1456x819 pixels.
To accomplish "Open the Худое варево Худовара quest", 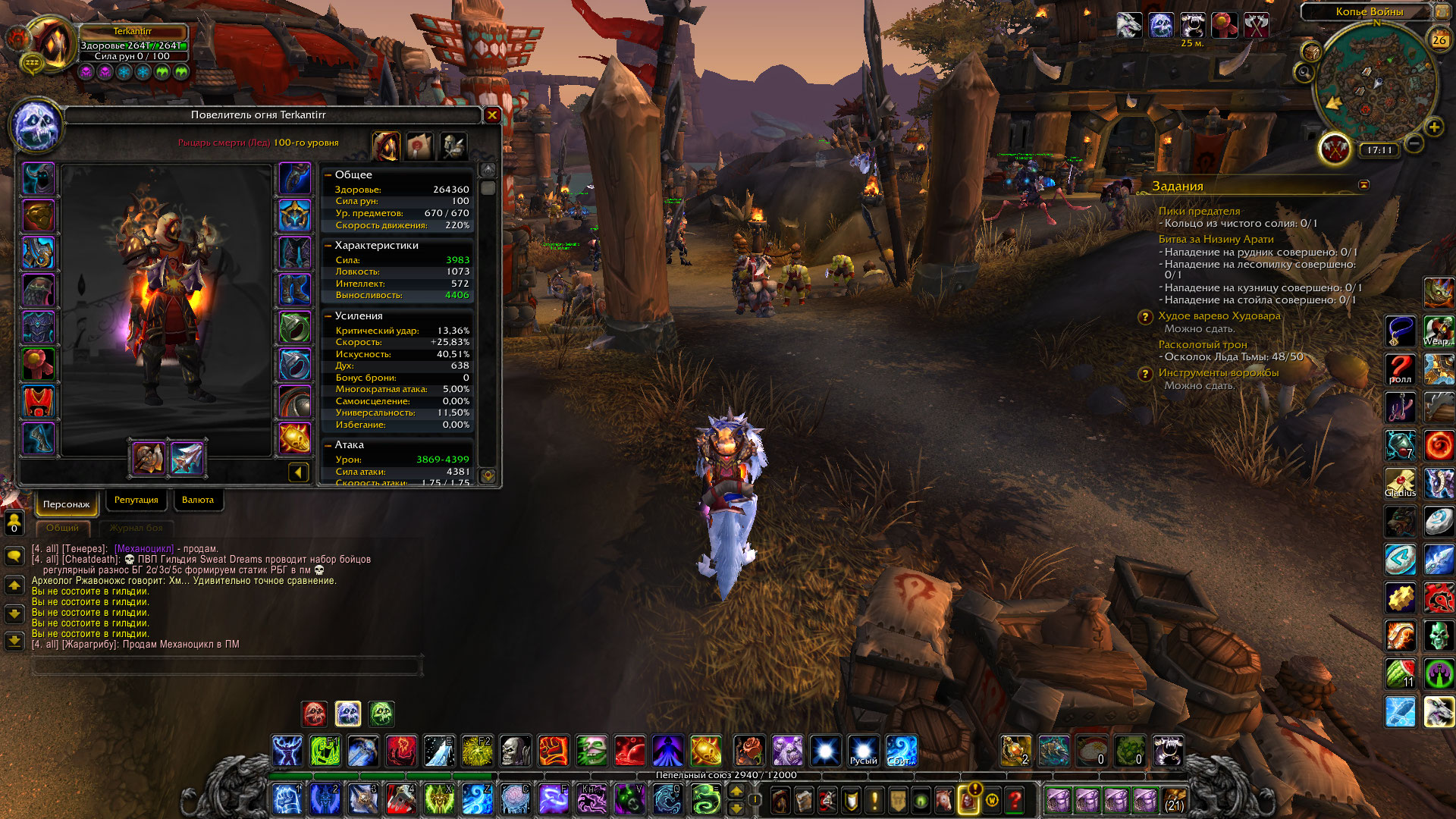I will click(1219, 316).
